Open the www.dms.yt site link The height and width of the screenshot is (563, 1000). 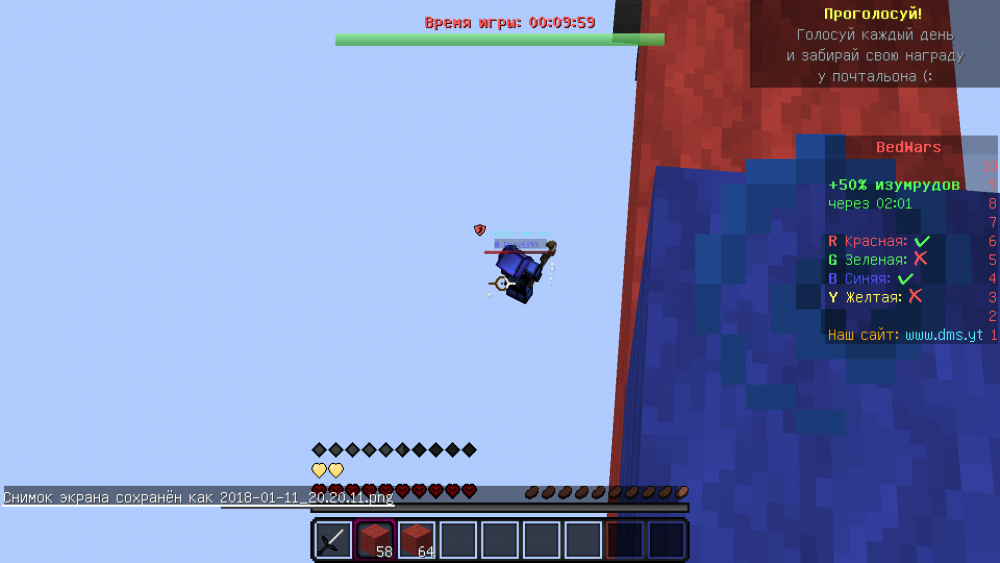pyautogui.click(x=945, y=335)
